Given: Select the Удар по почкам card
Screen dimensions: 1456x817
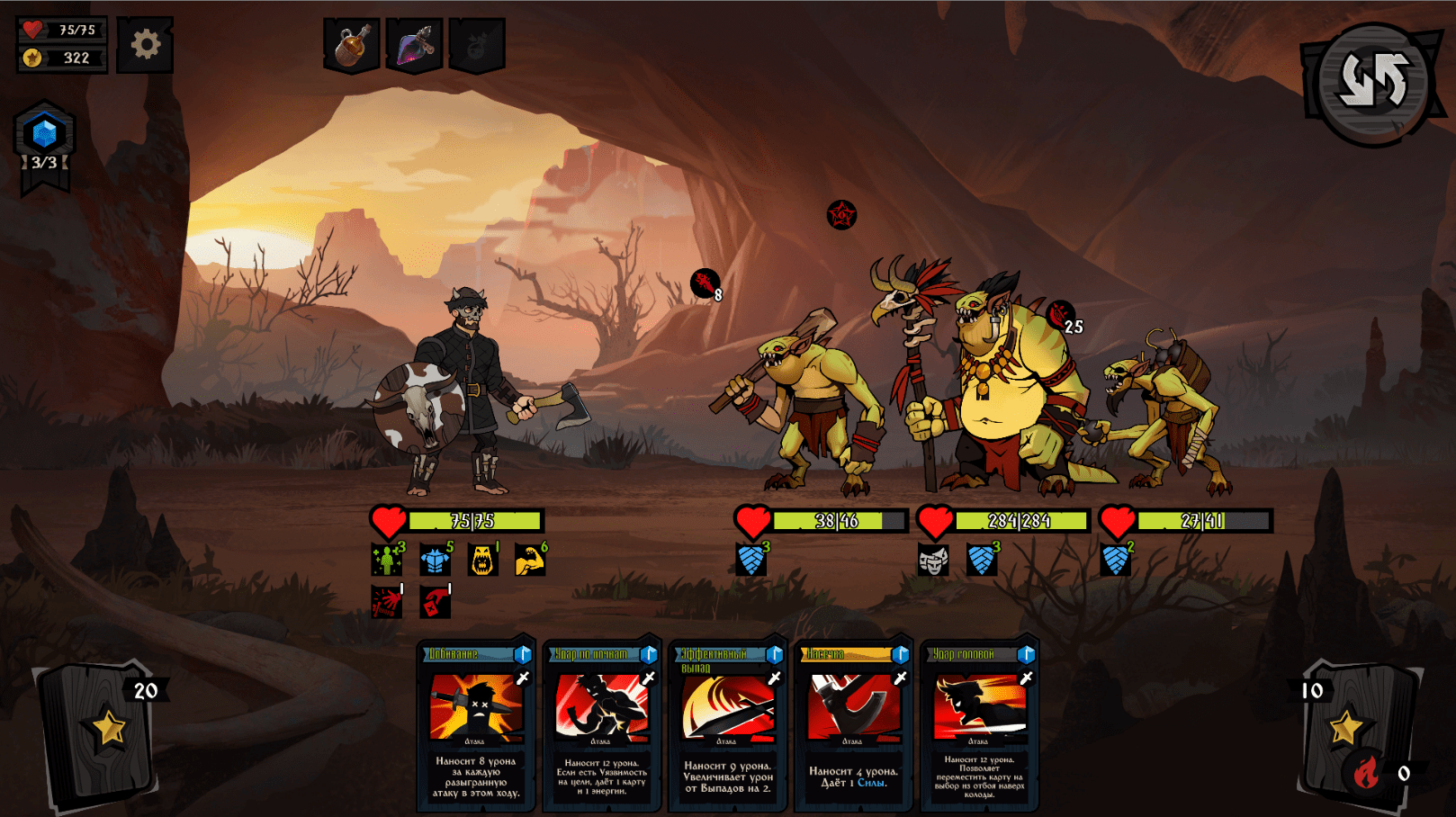Looking at the screenshot, I should 601,725.
